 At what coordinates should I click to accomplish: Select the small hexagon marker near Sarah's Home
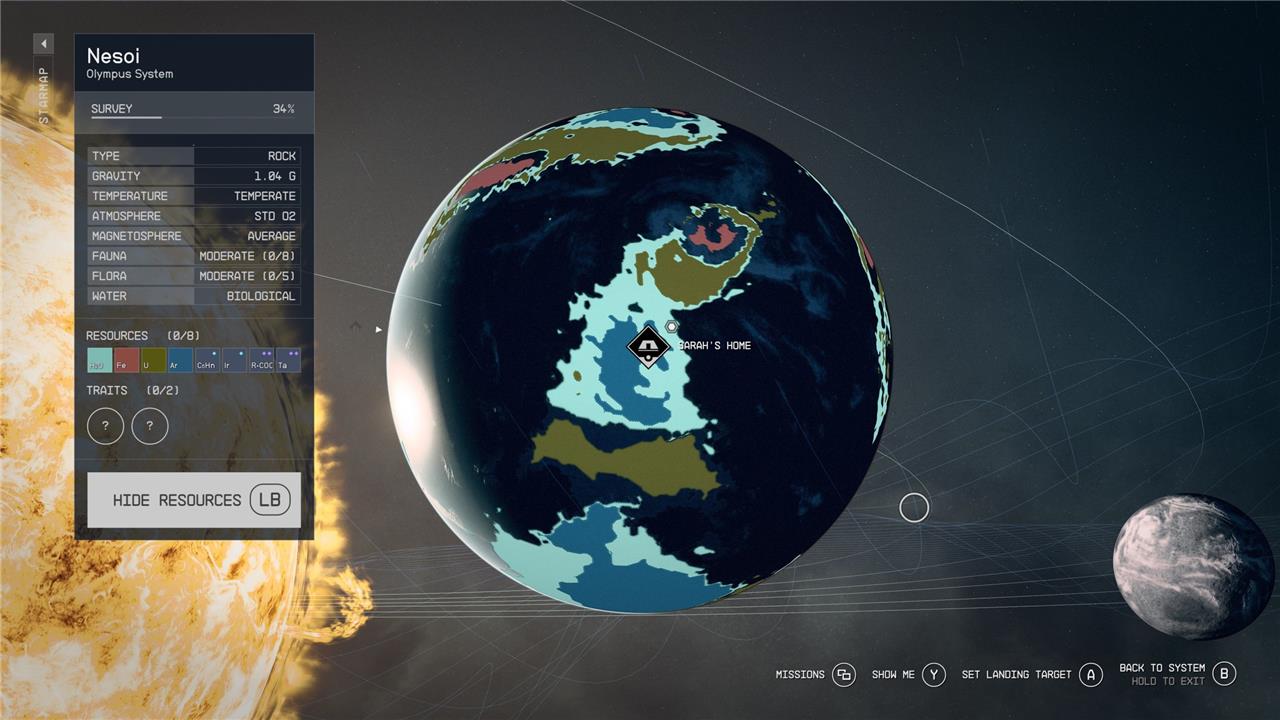pos(672,327)
